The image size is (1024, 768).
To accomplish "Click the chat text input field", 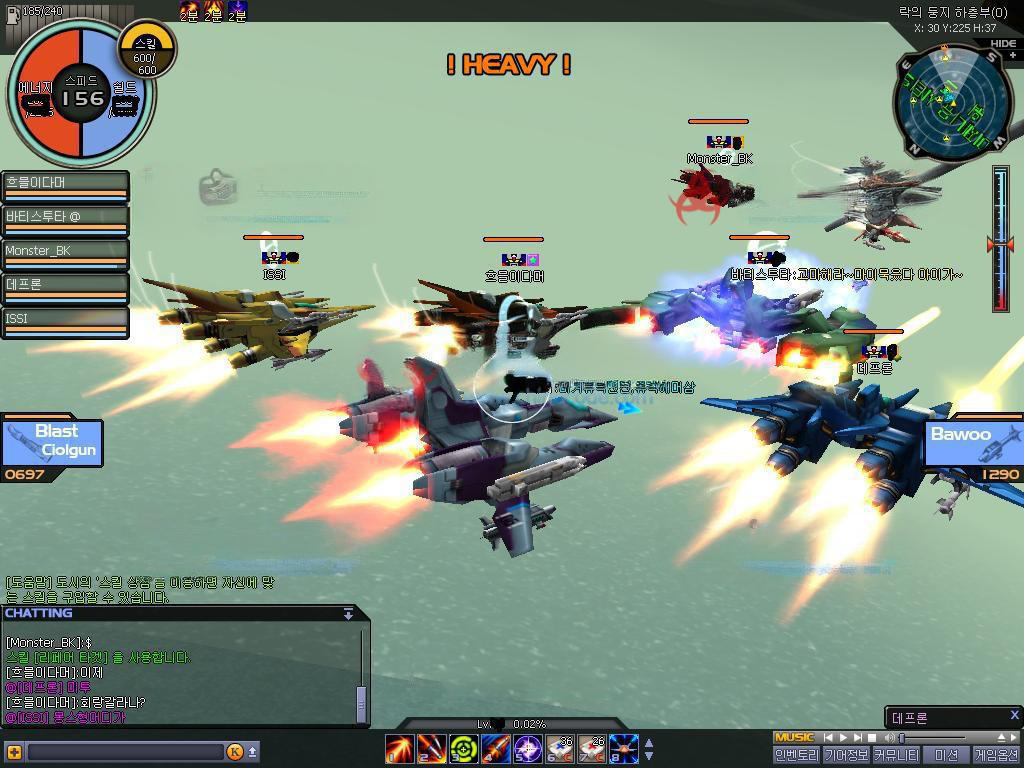I will [125, 751].
